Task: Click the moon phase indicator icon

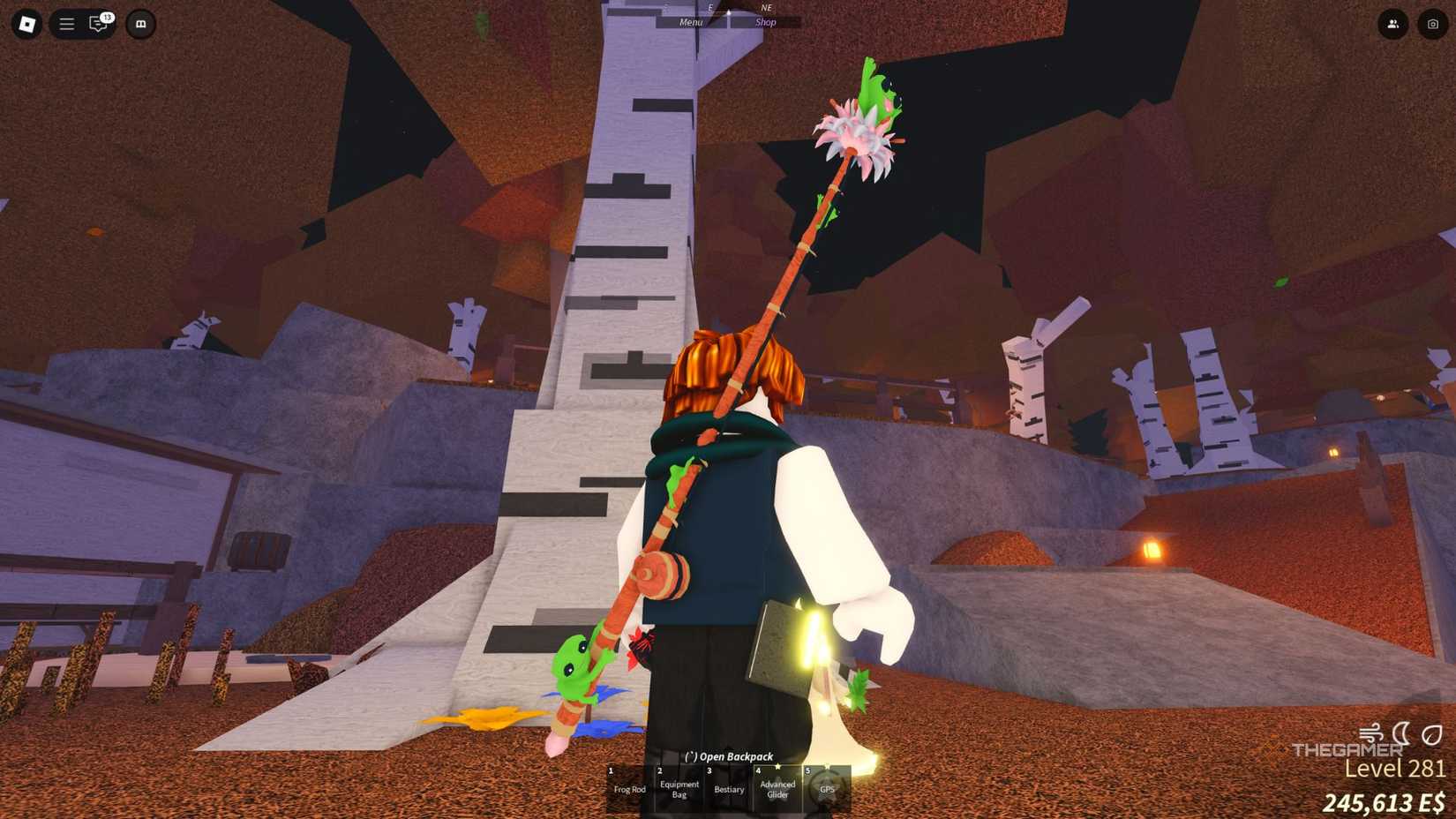Action: [x=1401, y=733]
